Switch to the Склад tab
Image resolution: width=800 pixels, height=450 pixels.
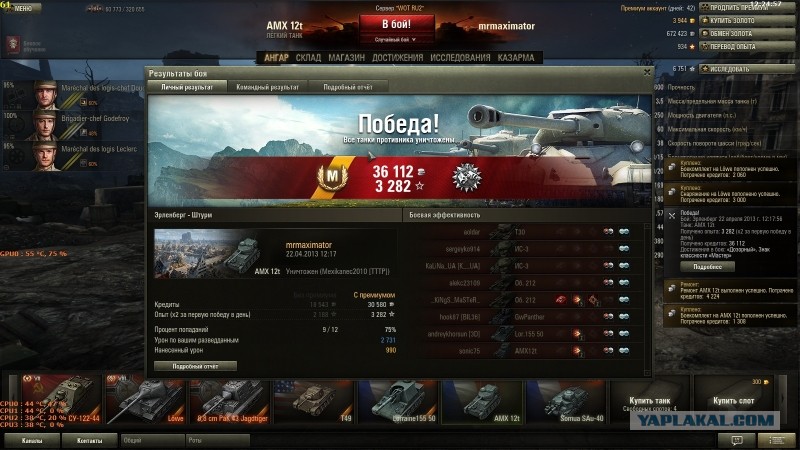[308, 58]
